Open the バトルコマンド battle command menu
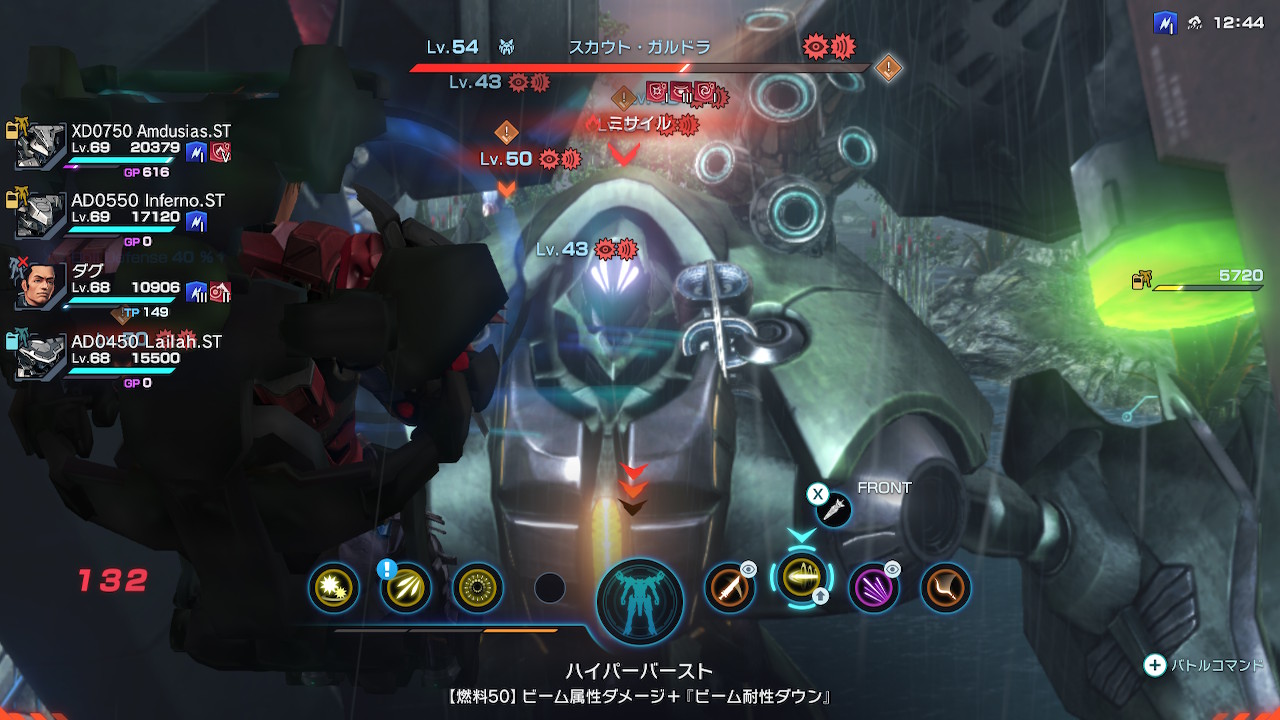The image size is (1280, 720). [x=1205, y=666]
